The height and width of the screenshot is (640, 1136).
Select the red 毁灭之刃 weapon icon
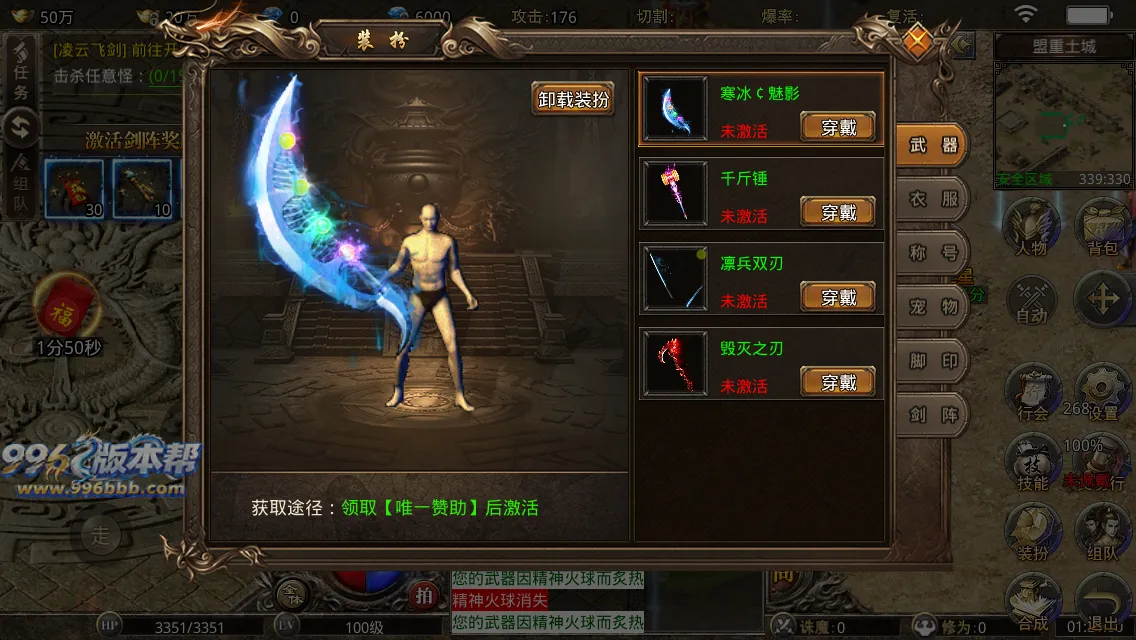coord(675,363)
